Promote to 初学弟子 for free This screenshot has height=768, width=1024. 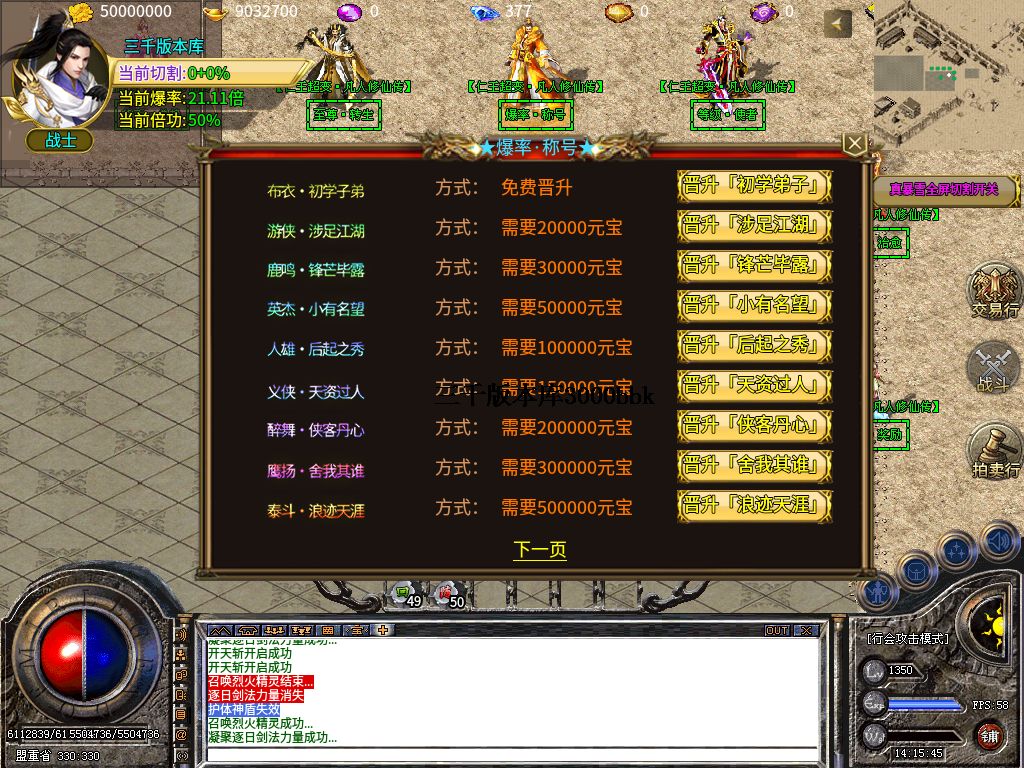[755, 187]
